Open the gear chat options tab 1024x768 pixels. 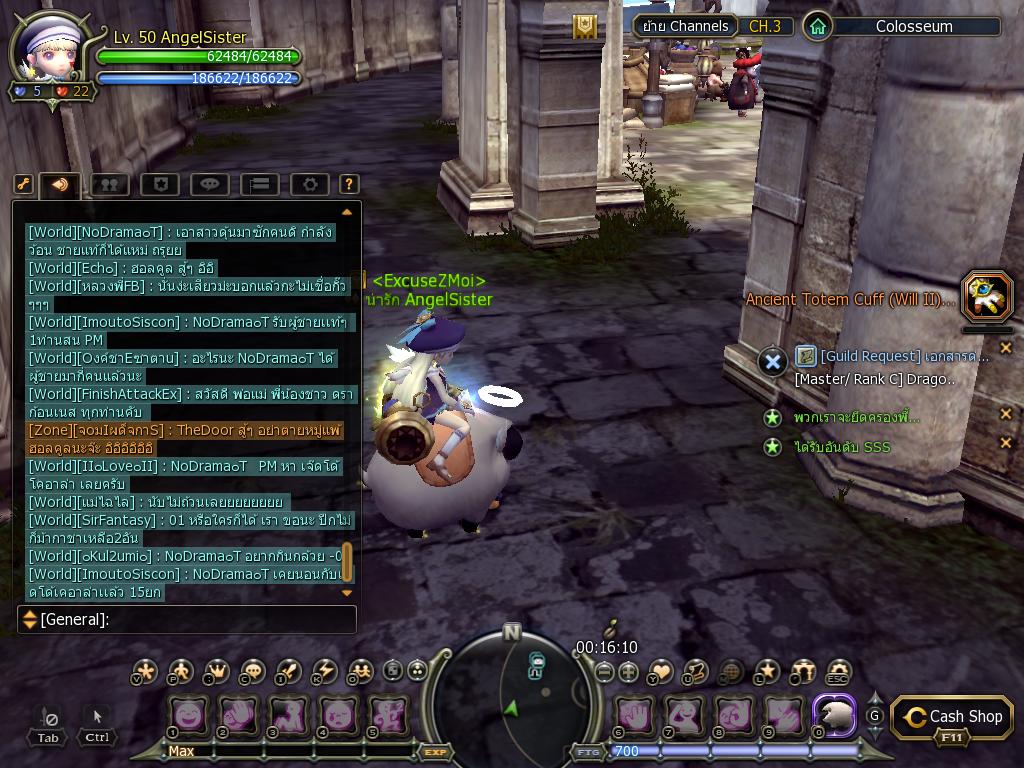[310, 184]
